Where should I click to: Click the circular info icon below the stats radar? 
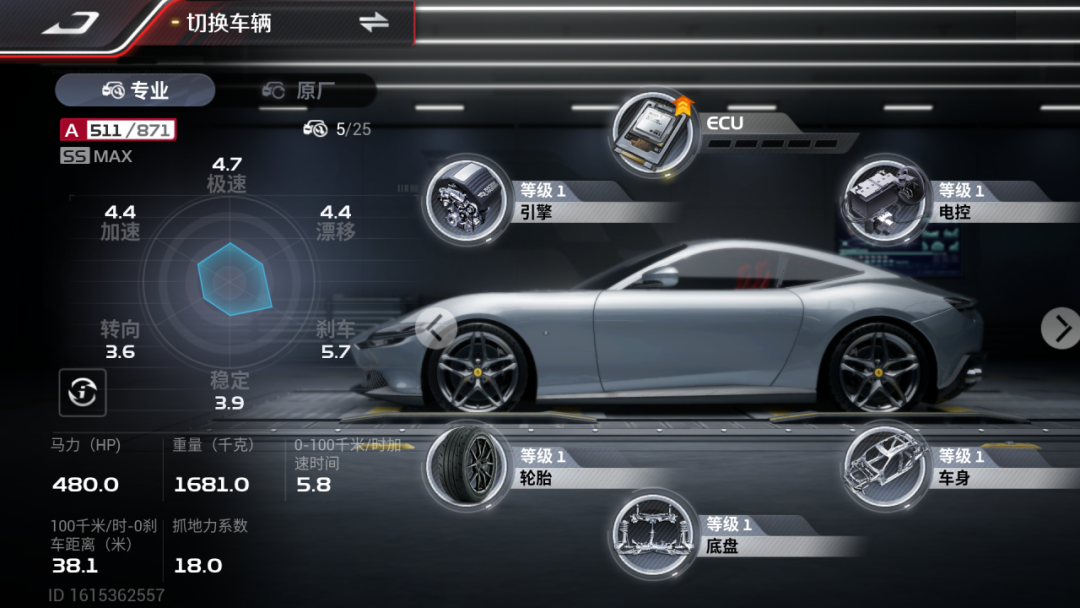point(82,393)
